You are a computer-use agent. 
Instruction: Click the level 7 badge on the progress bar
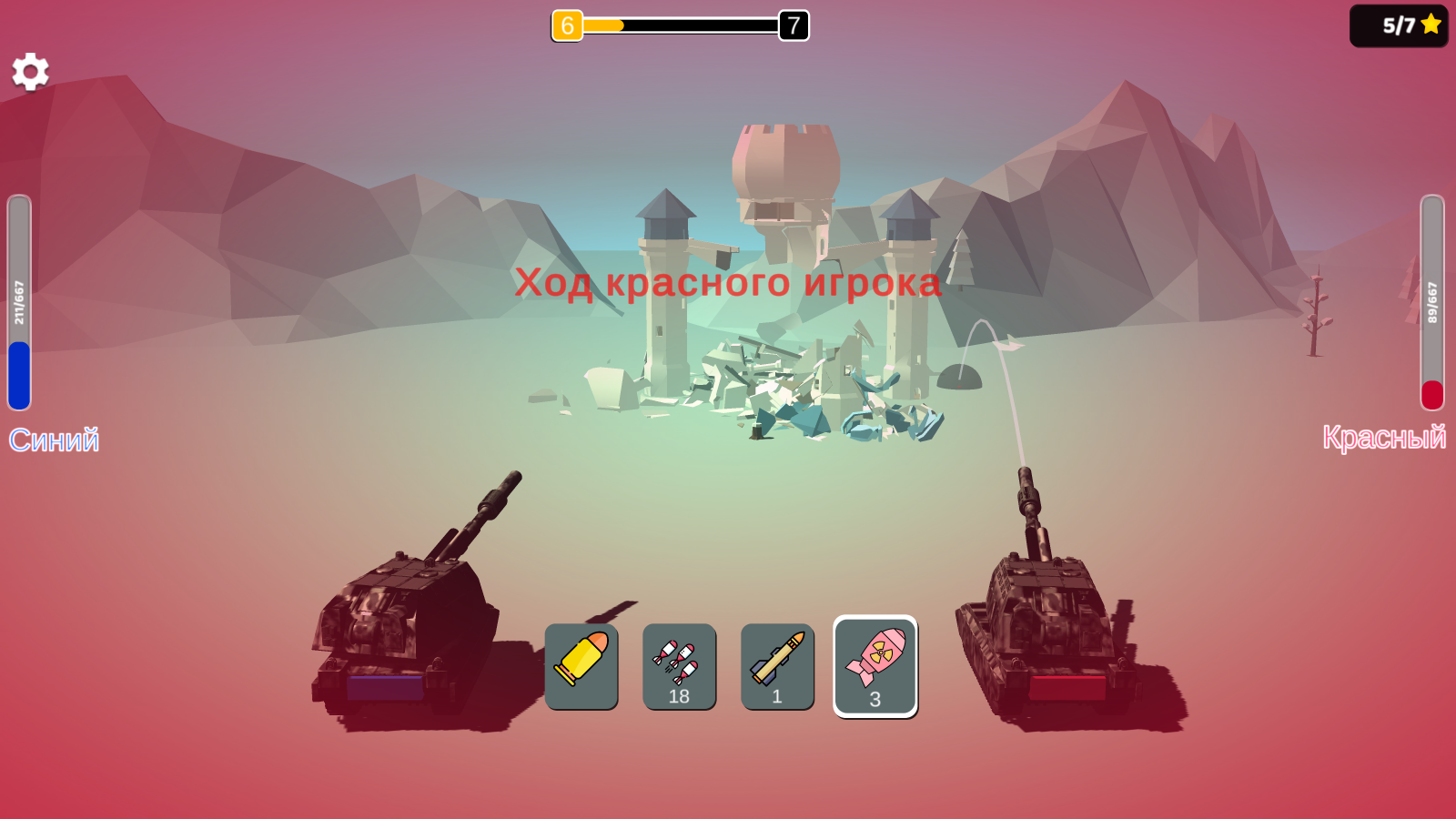[x=791, y=26]
